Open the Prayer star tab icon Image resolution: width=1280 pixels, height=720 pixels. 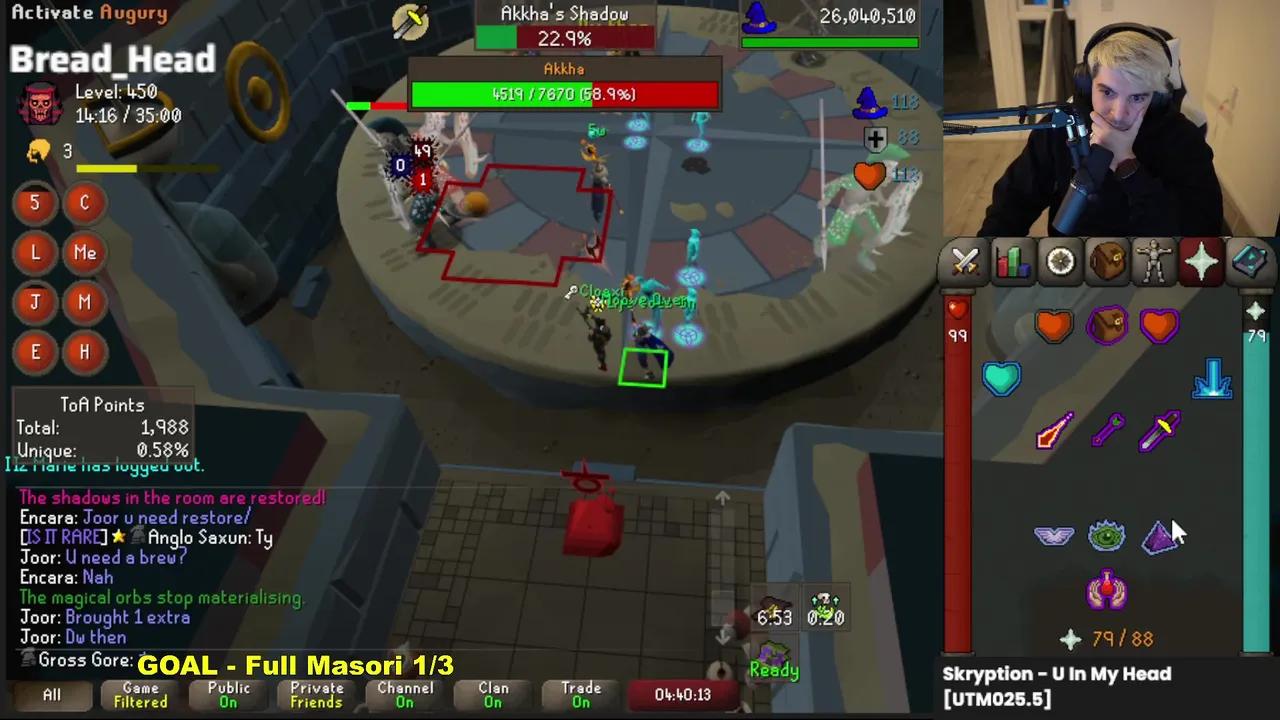(x=1202, y=261)
